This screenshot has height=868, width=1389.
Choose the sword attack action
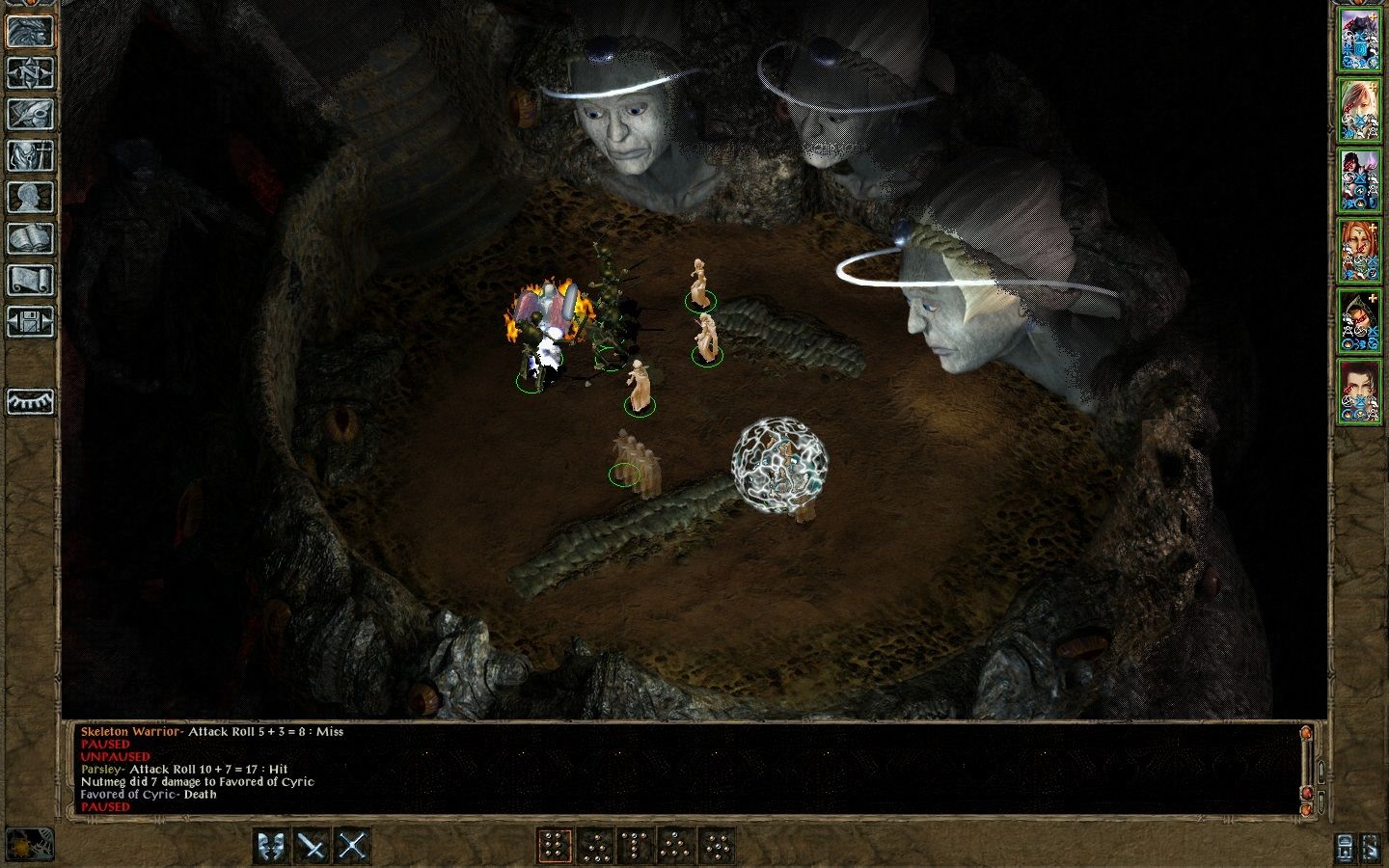click(x=313, y=846)
